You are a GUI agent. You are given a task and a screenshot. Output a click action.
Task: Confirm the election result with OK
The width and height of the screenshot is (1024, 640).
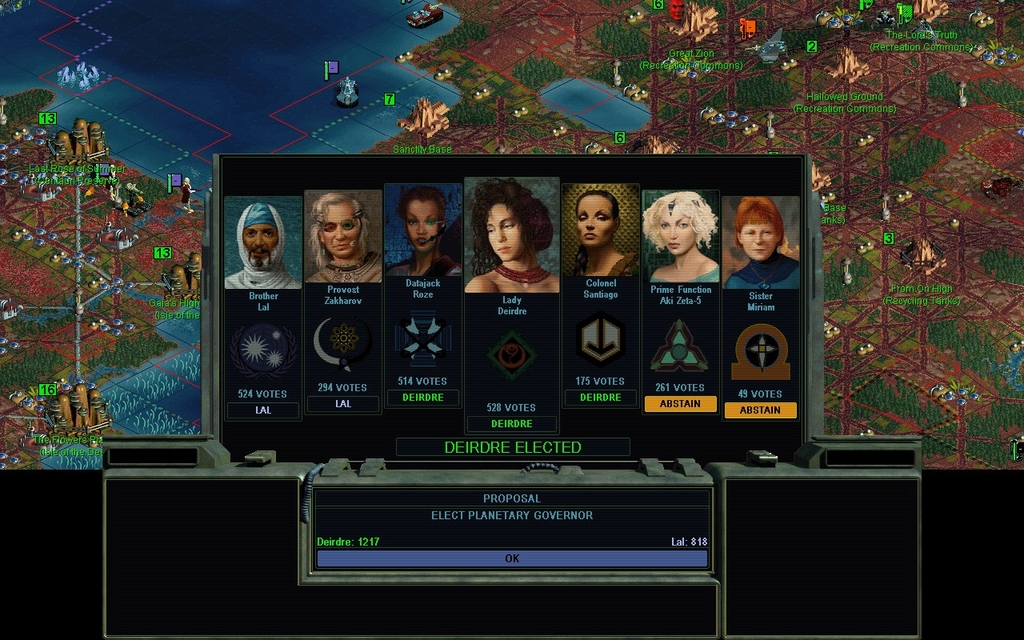(x=512, y=558)
